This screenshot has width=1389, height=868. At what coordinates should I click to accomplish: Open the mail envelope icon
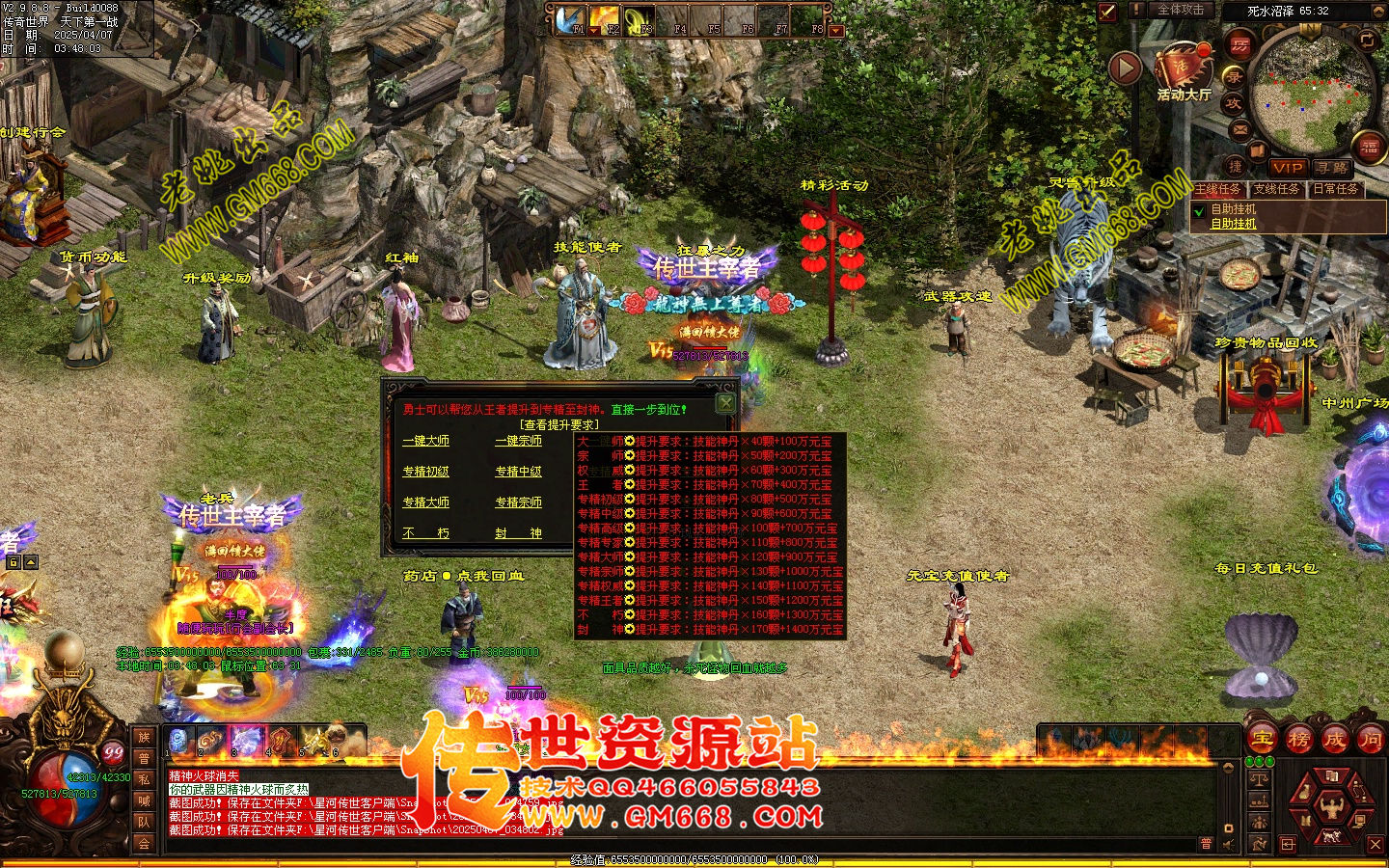click(1240, 128)
